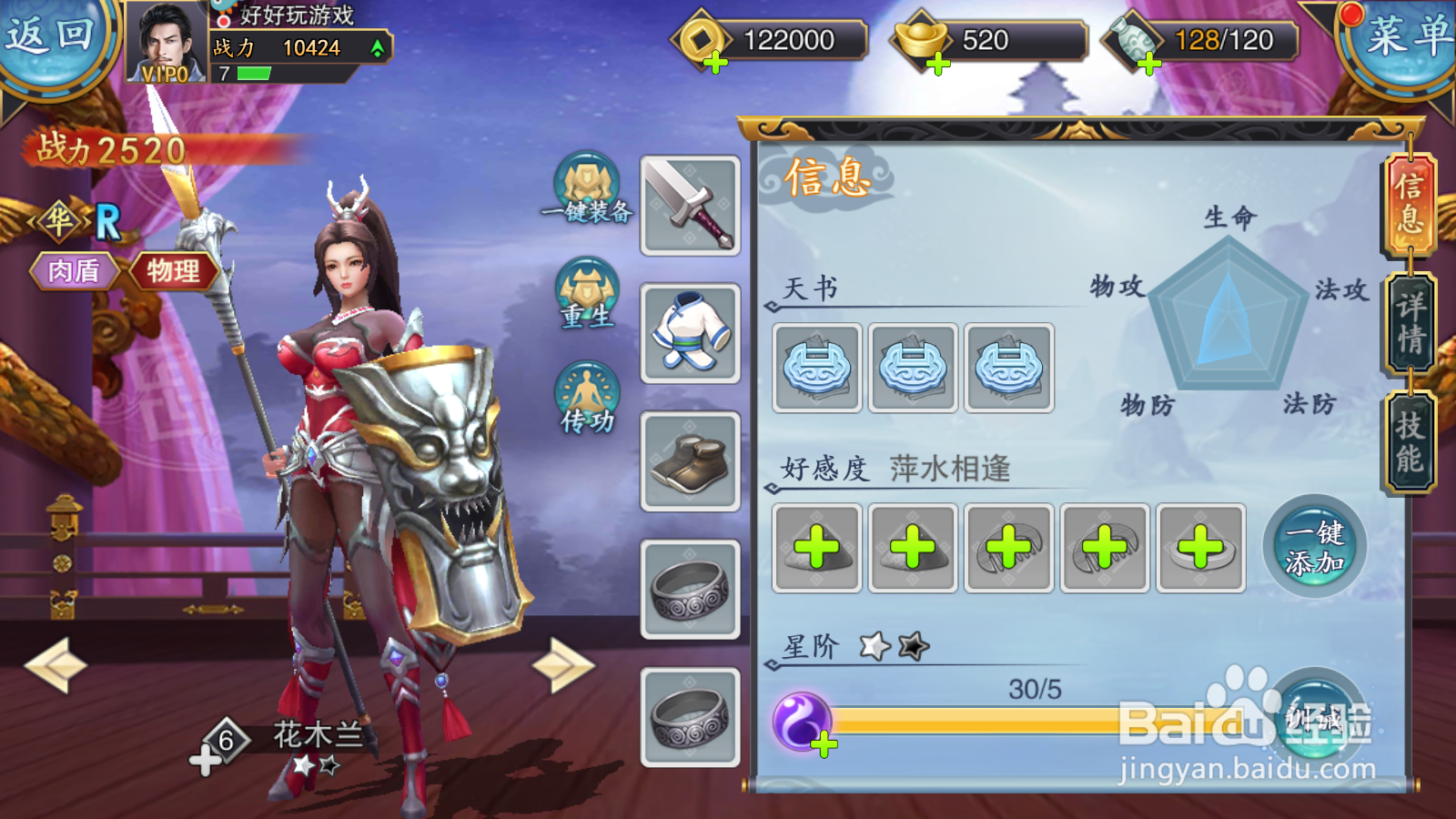The image size is (1456, 819).
Task: Click the first blue 天书 scroll icon
Action: point(816,368)
